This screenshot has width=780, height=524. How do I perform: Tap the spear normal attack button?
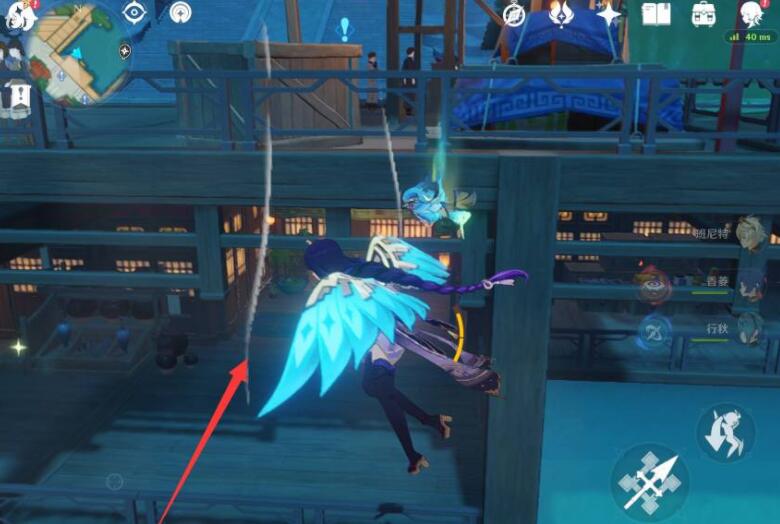[649, 484]
